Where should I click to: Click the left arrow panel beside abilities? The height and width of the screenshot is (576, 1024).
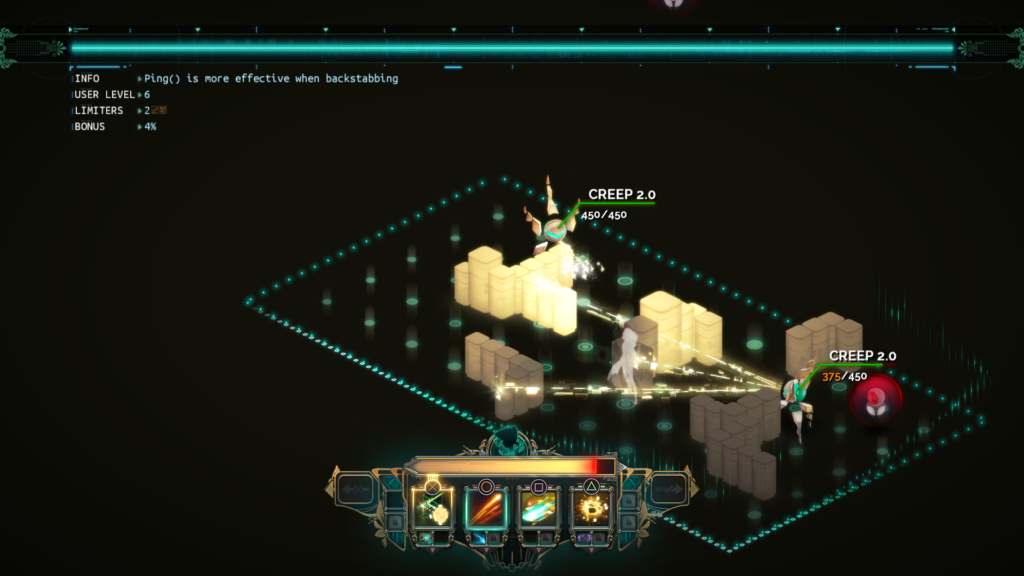click(355, 490)
